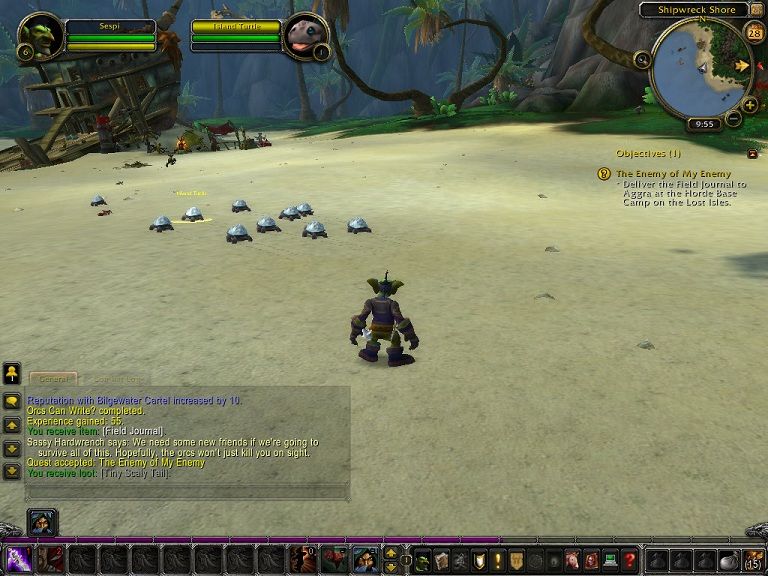Open the red question mark help button
The width and height of the screenshot is (768, 576).
[x=629, y=560]
